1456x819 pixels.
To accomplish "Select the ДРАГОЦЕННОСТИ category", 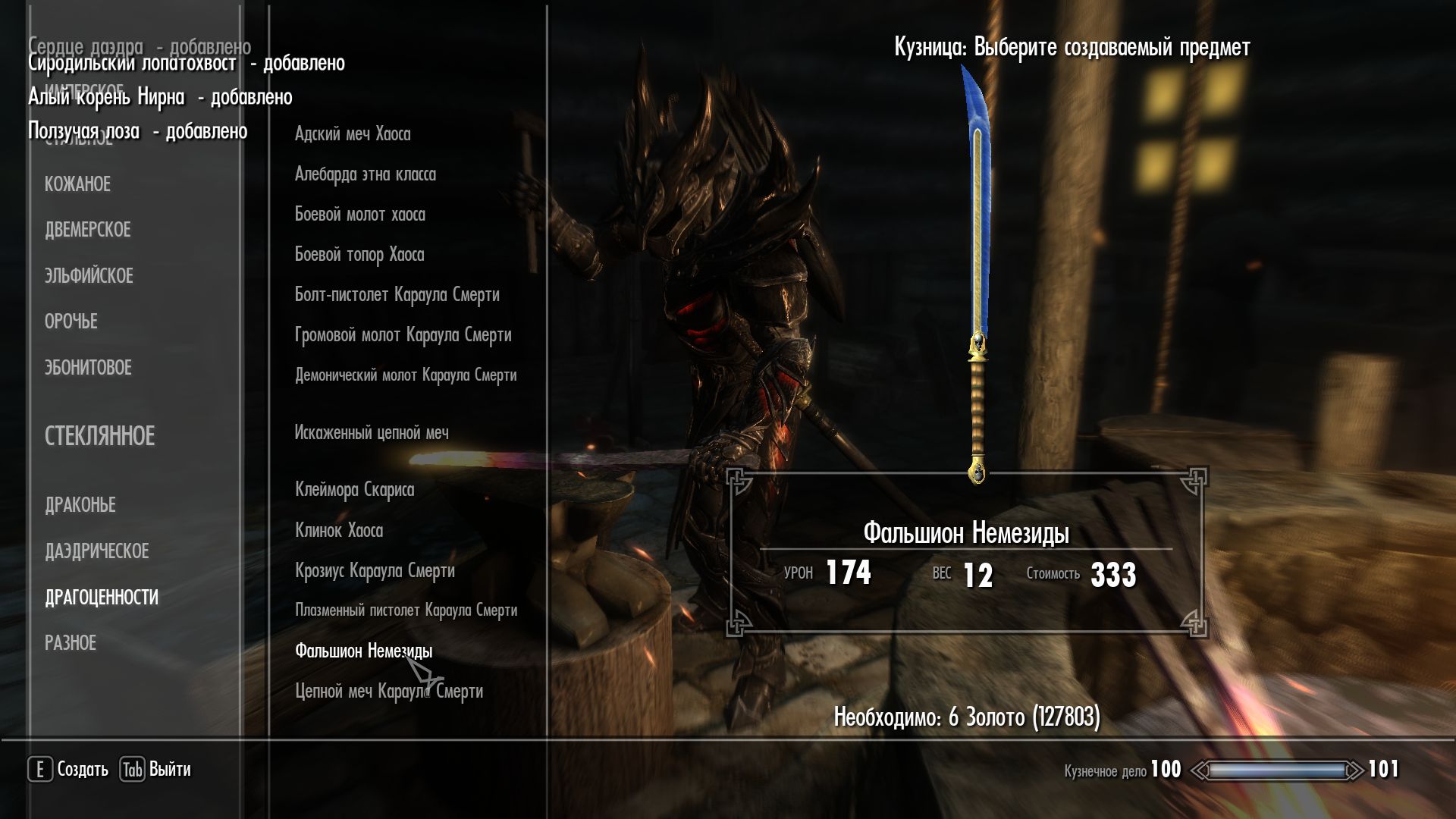I will pos(102,598).
